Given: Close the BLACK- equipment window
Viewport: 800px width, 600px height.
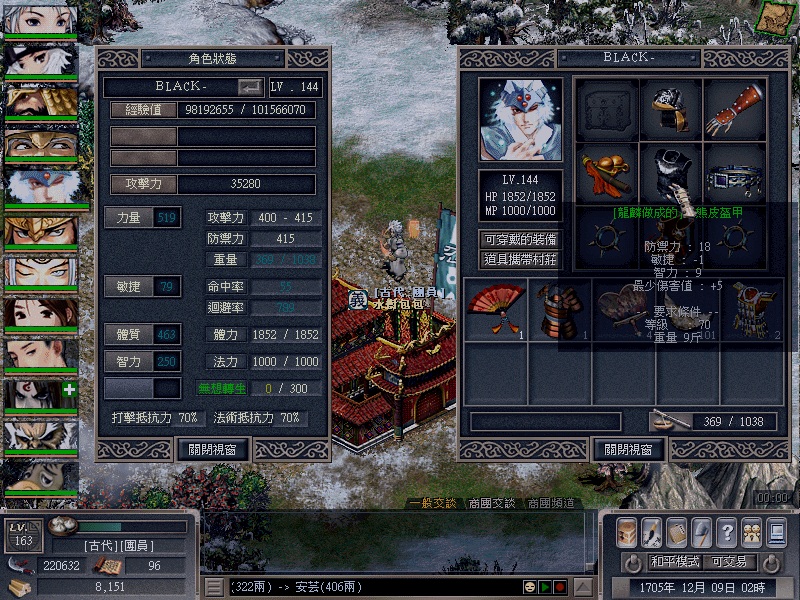Looking at the screenshot, I should [628, 449].
